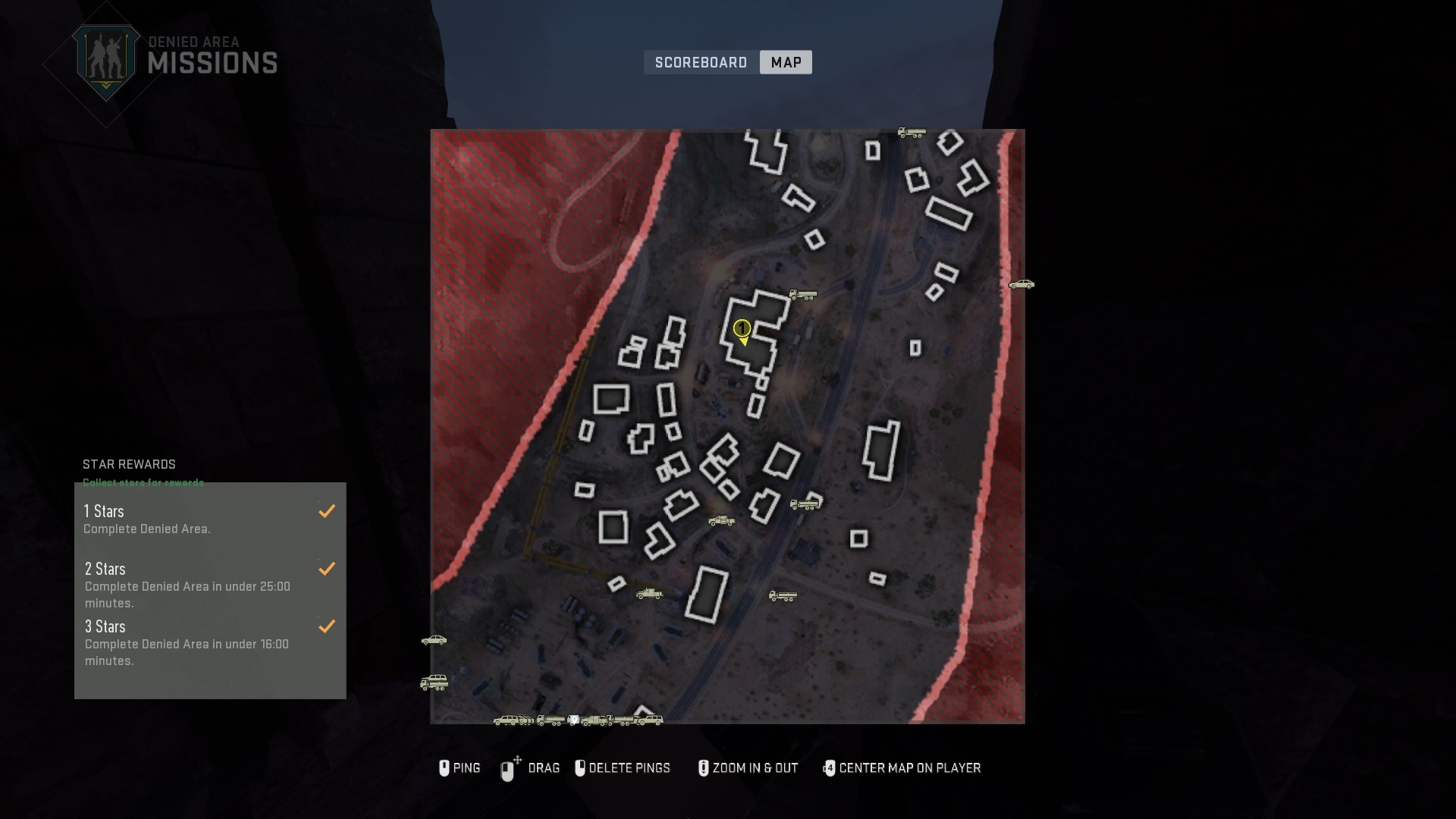Click the green star rewards progress bar

pos(143,482)
